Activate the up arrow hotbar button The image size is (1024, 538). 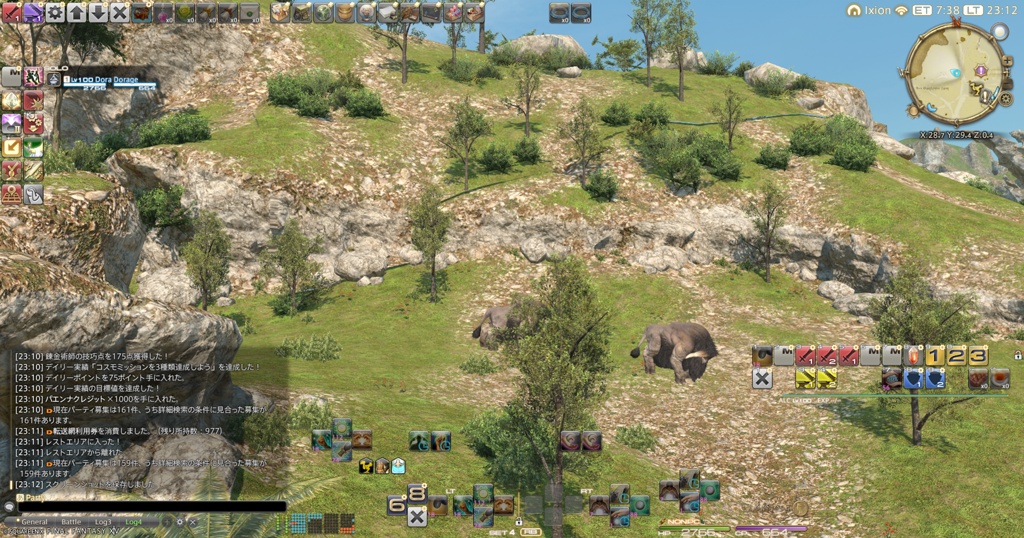coord(77,13)
